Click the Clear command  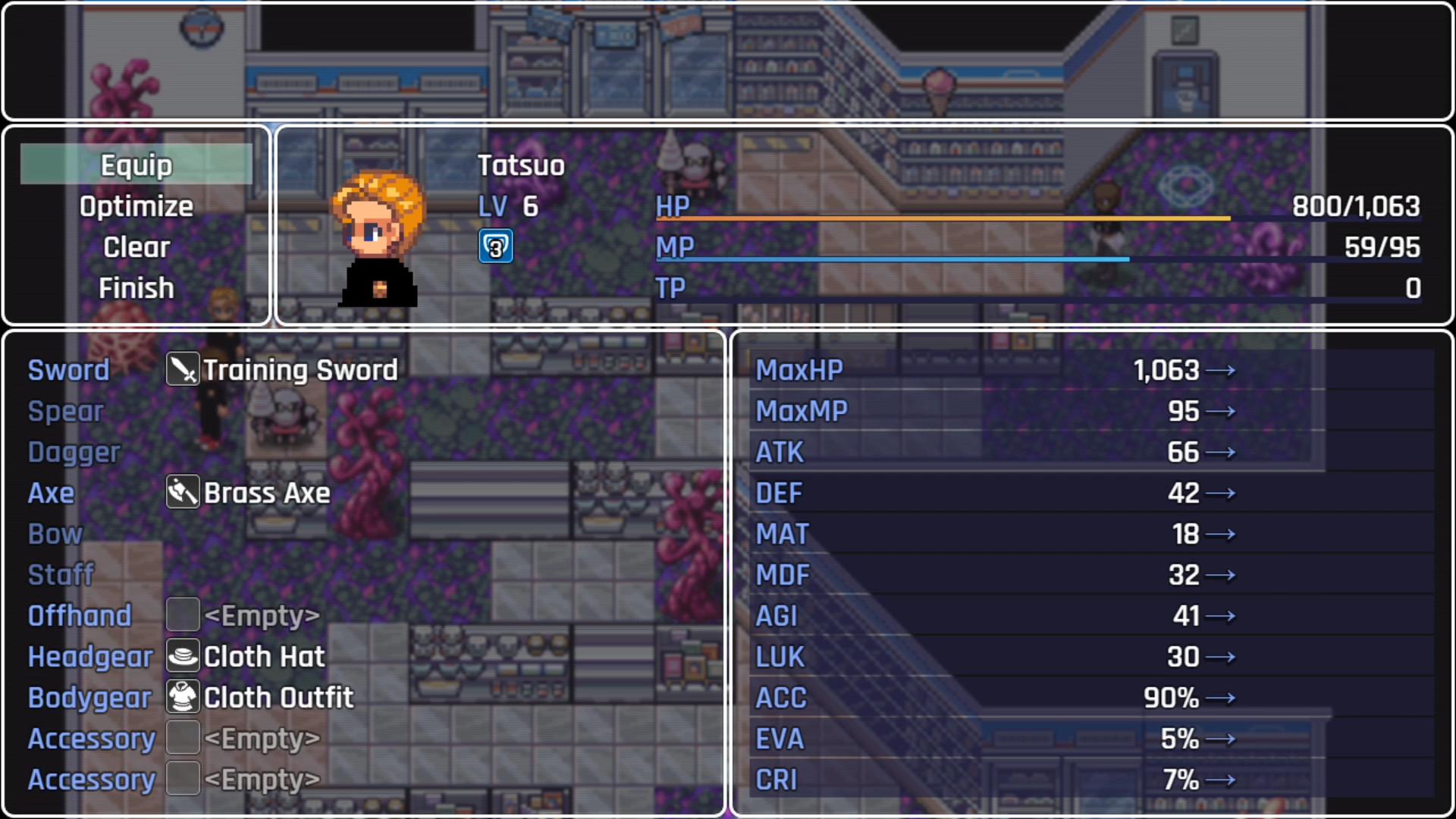[136, 246]
